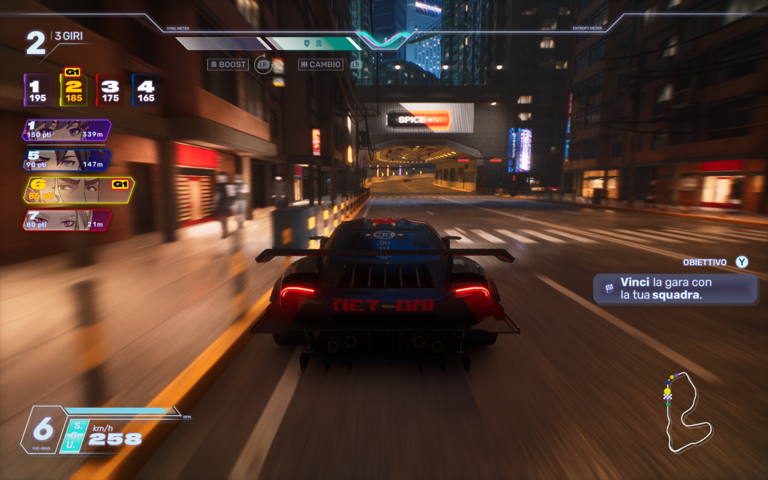The height and width of the screenshot is (480, 768).
Task: Click the blue team 4 score box
Action: coord(145,91)
